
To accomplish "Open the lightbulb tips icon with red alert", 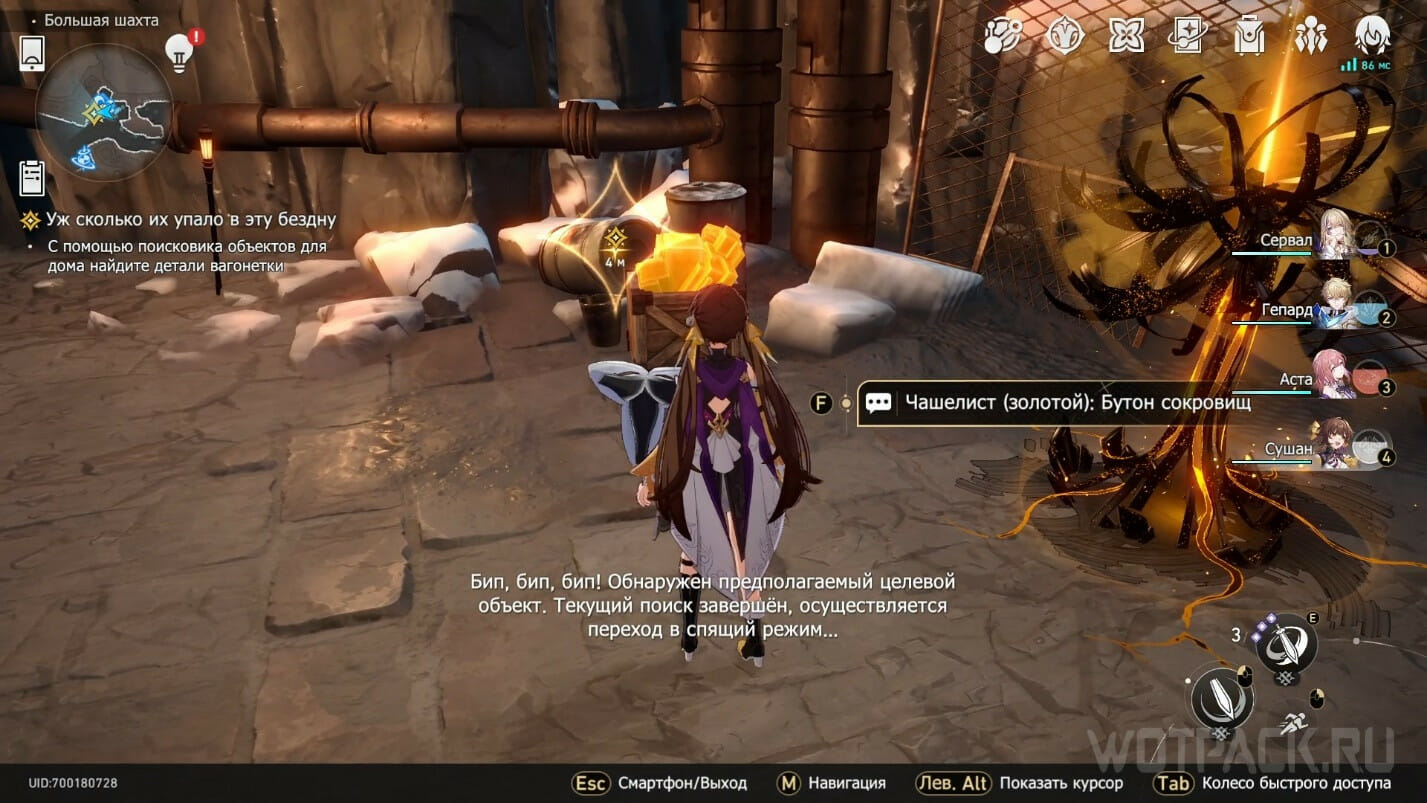I will tap(179, 52).
